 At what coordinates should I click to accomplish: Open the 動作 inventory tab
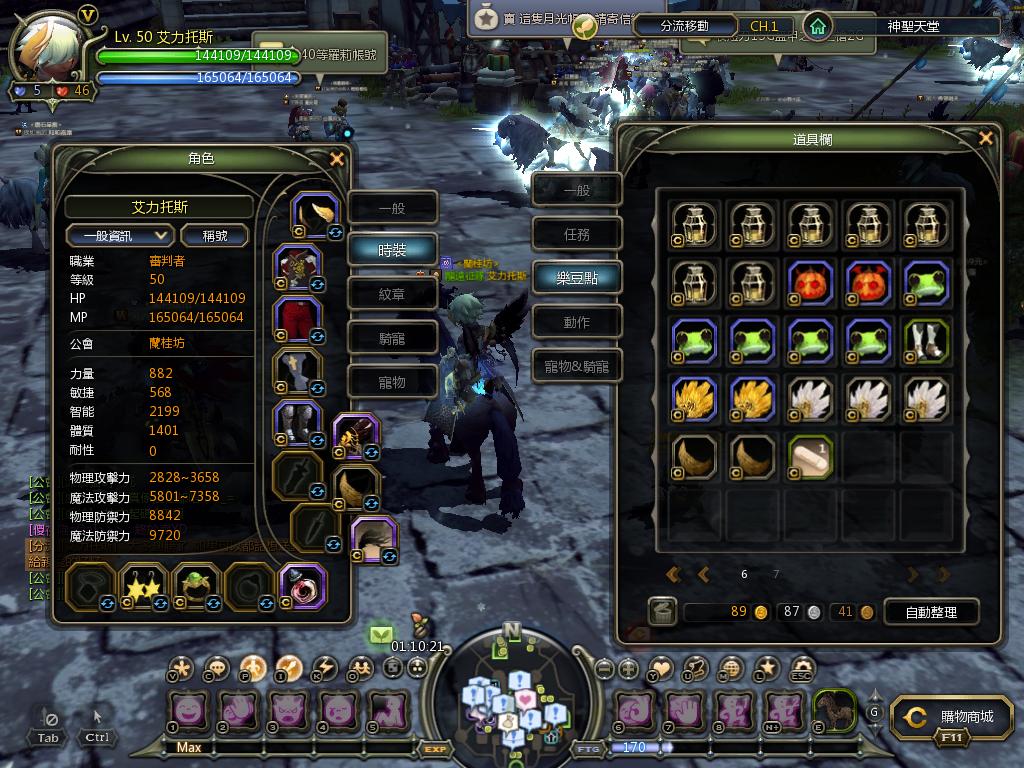[576, 322]
